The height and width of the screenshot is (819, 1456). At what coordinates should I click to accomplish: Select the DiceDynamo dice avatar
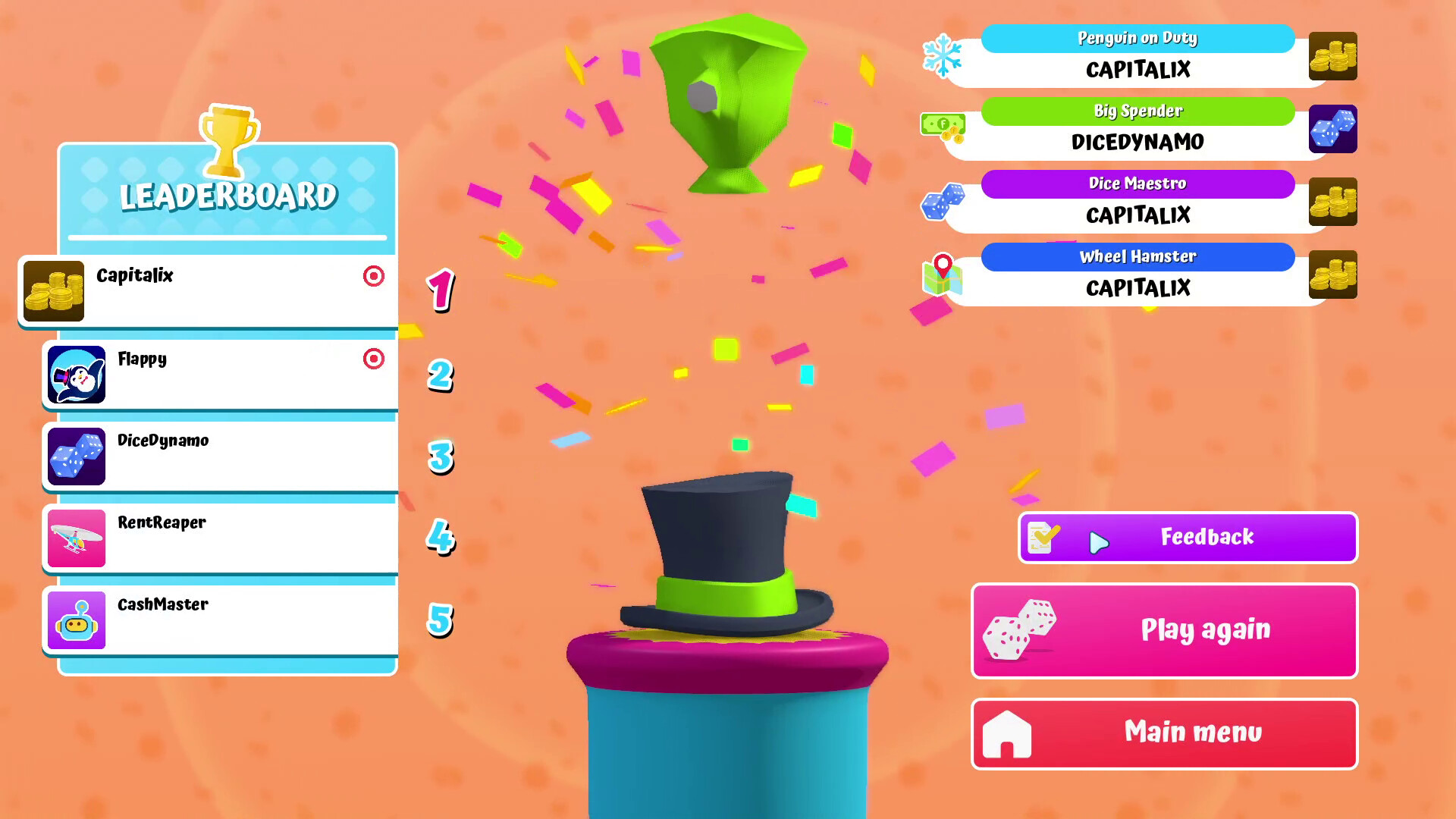point(77,457)
